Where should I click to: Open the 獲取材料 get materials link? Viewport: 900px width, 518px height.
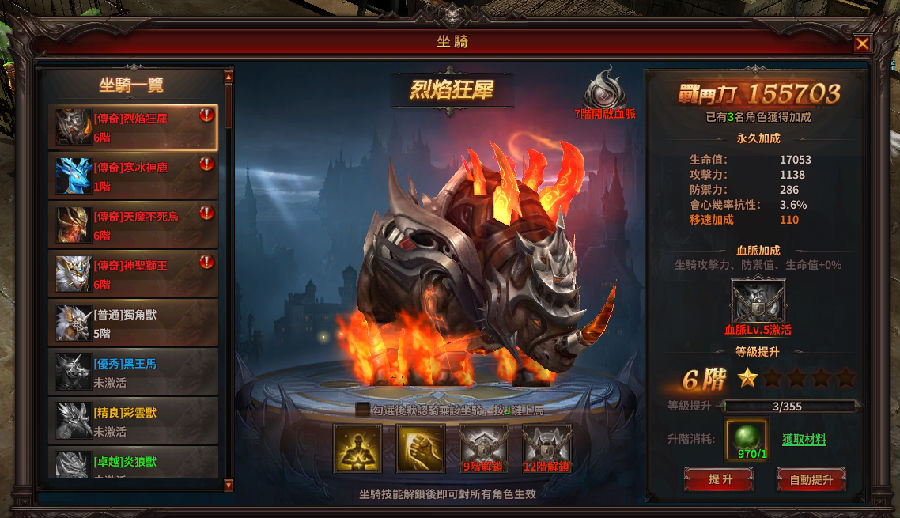coord(803,439)
